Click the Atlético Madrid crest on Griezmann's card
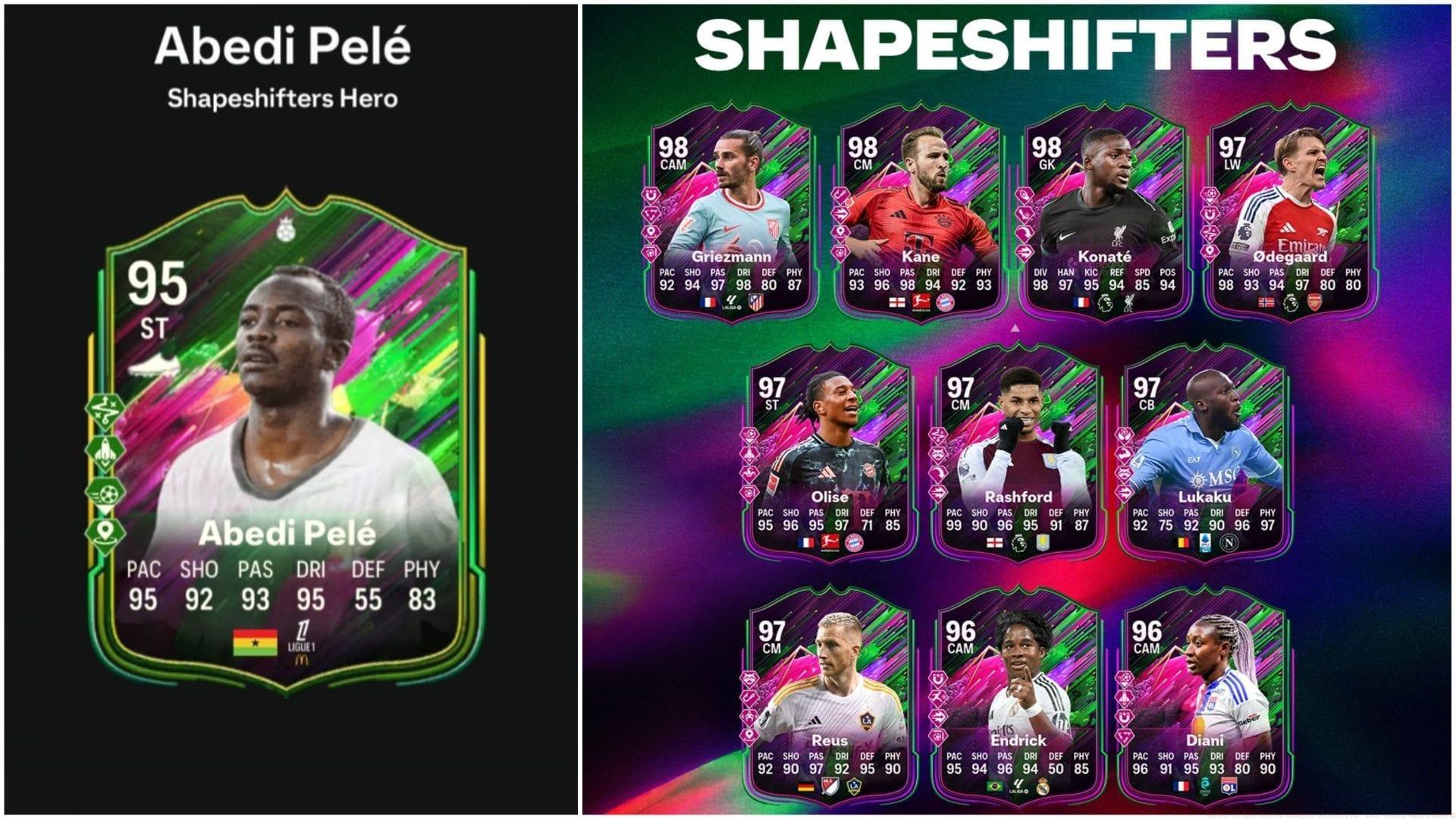 coord(755,302)
